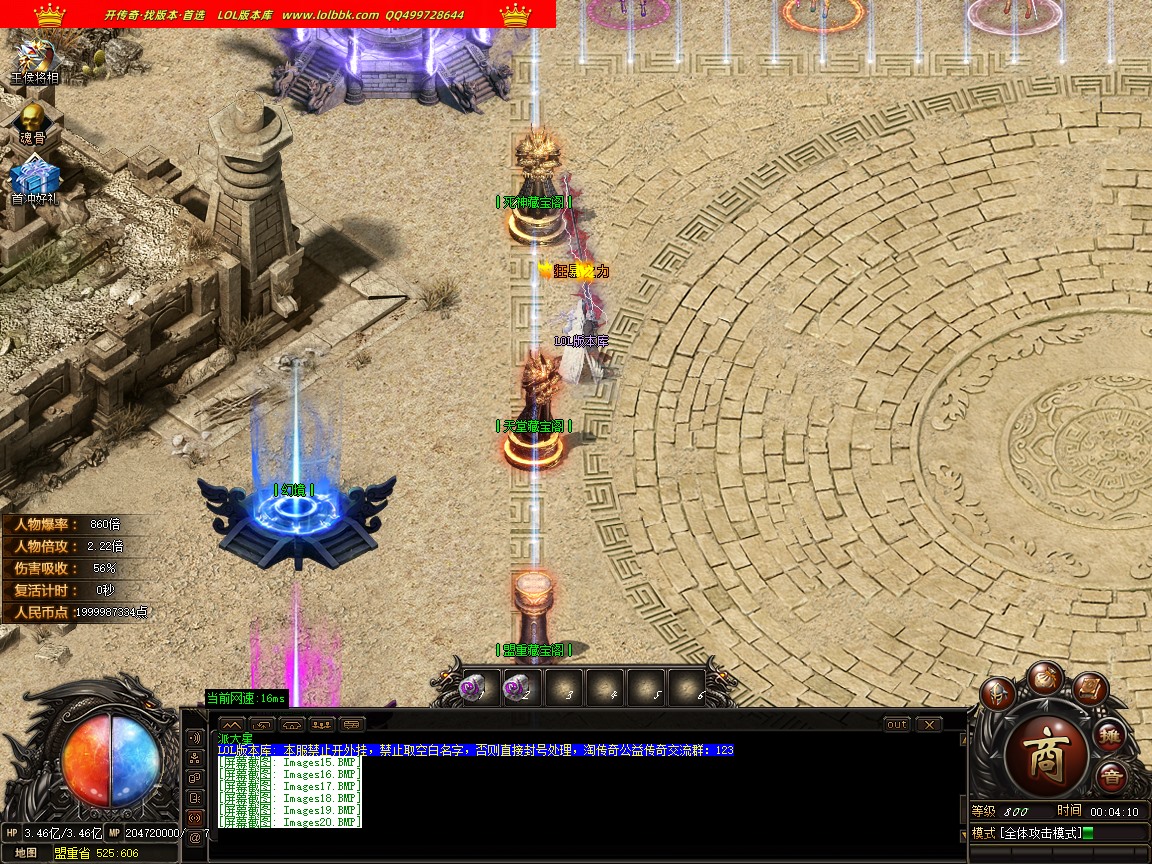Image resolution: width=1152 pixels, height=864 pixels.
Task: Open the lolbbk.com link in the red banner
Action: coord(330,15)
